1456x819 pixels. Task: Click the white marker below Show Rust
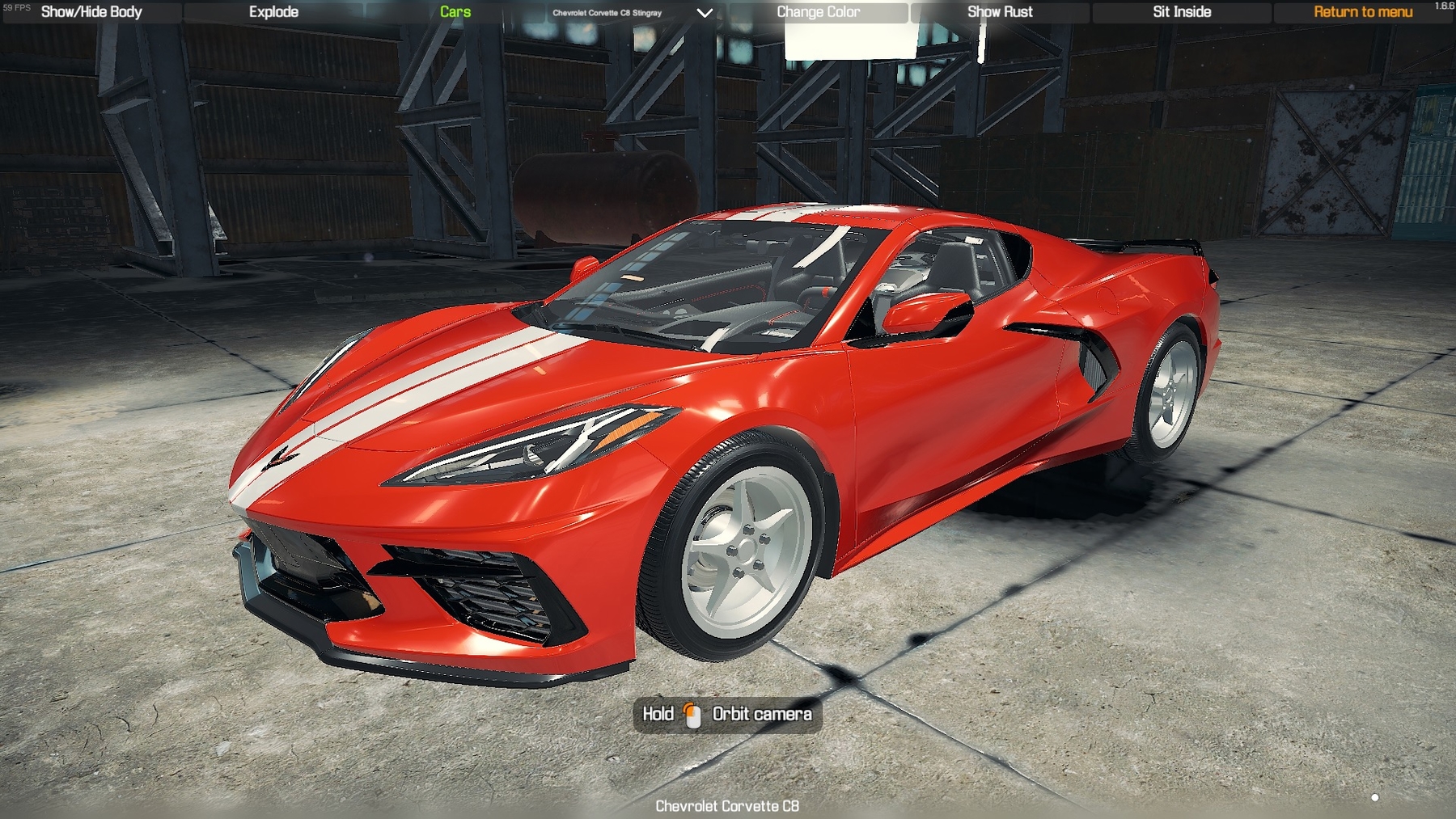pos(980,39)
